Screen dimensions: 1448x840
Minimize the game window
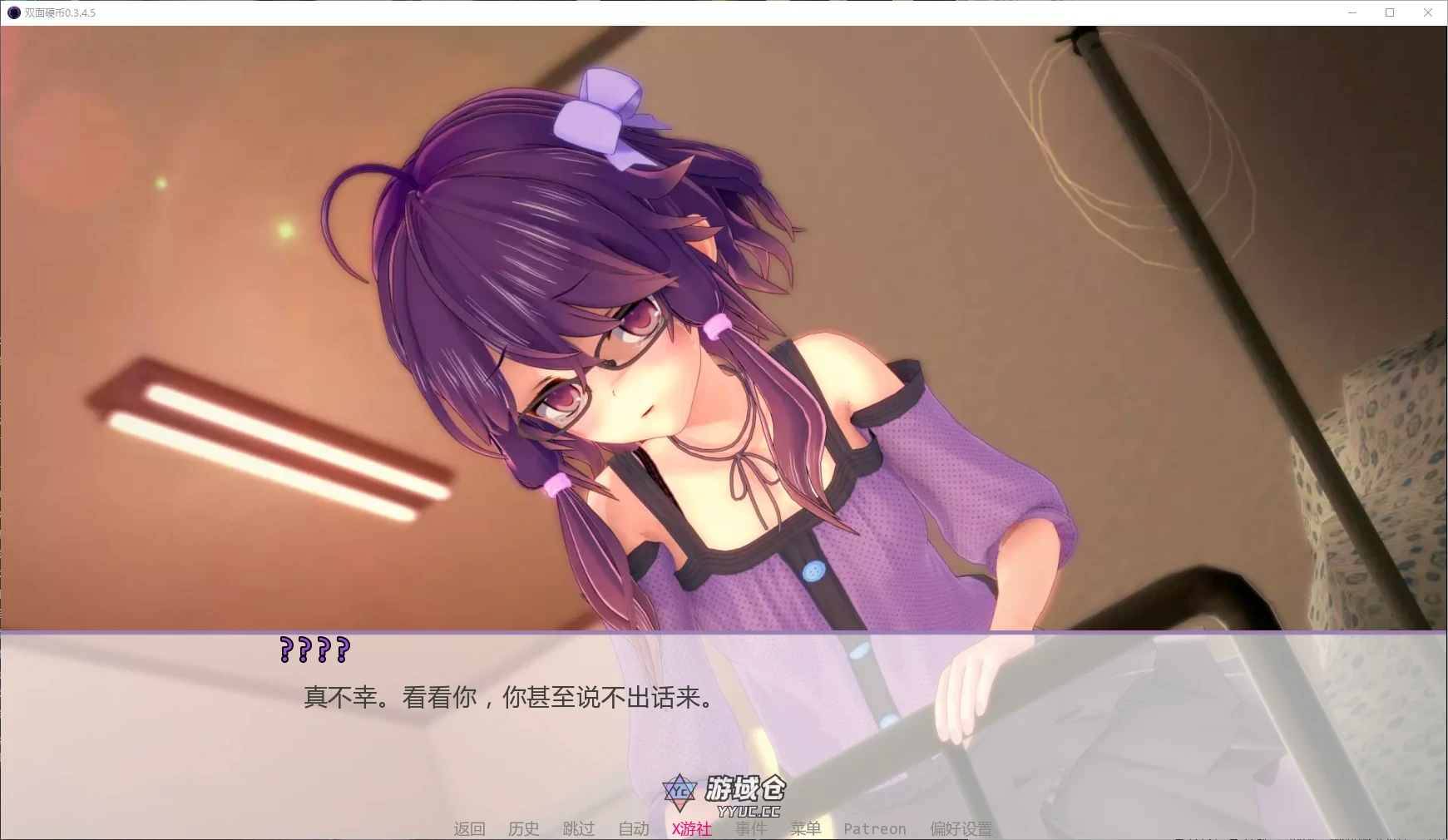1351,12
